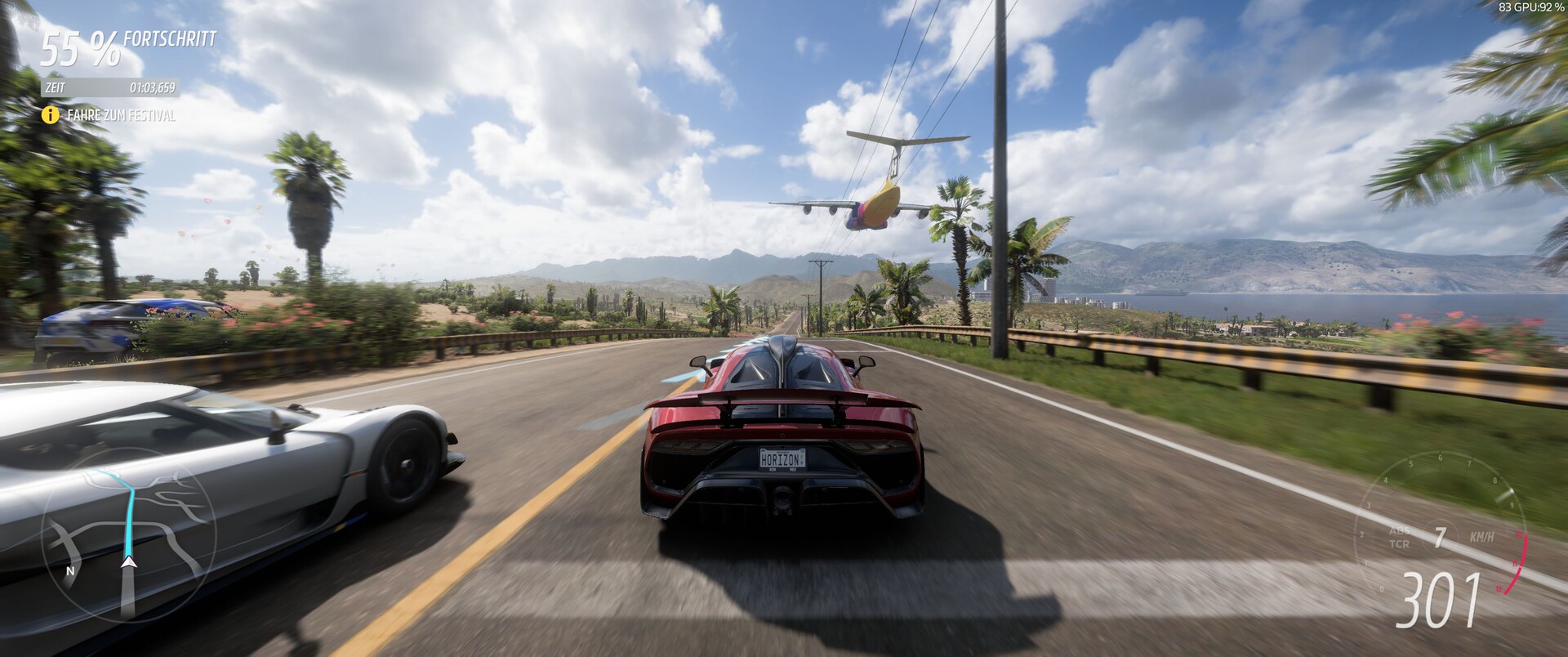Click the player arrow marker on minimap

(x=128, y=562)
